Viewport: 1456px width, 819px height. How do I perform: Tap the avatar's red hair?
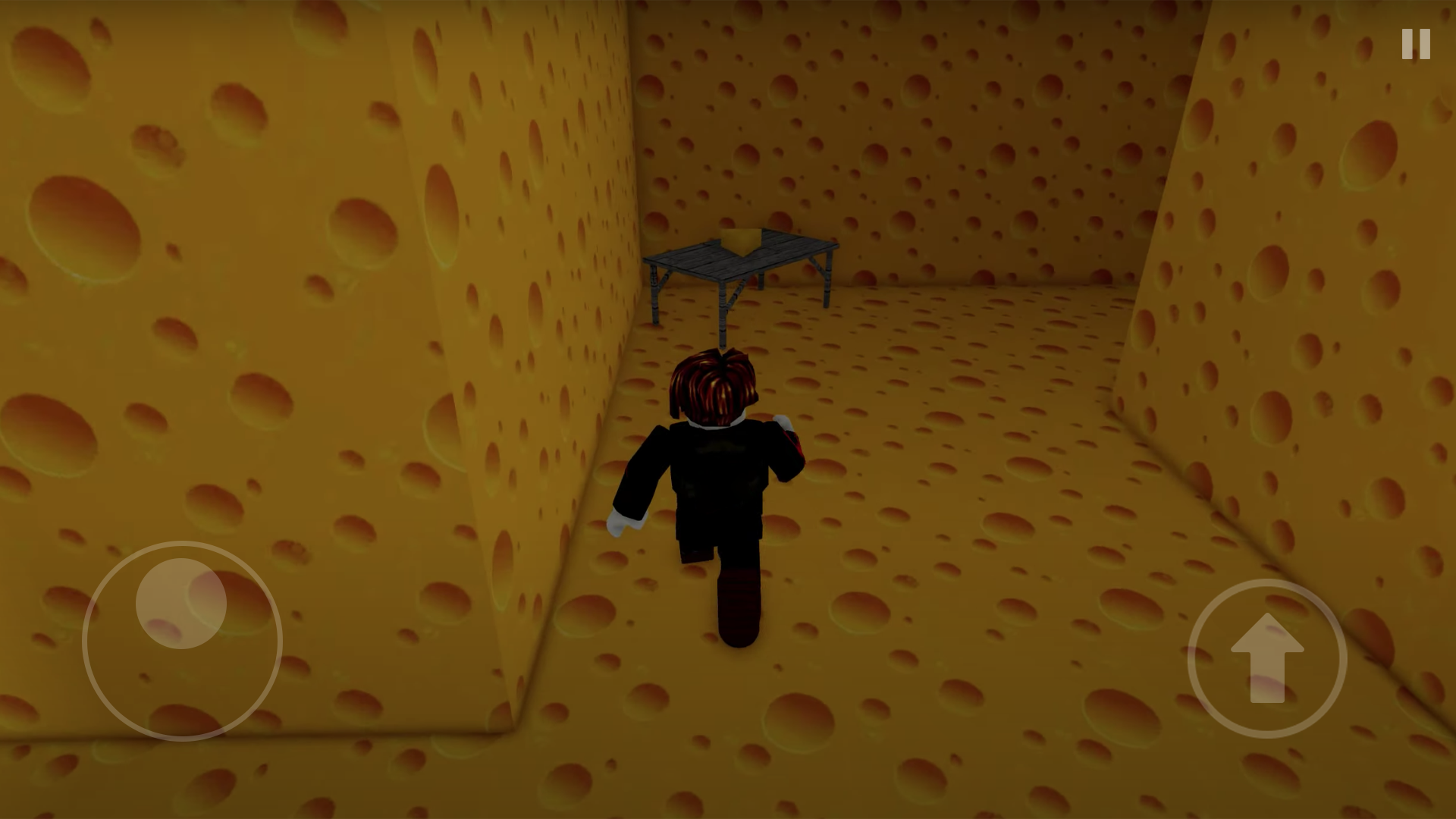tap(713, 383)
